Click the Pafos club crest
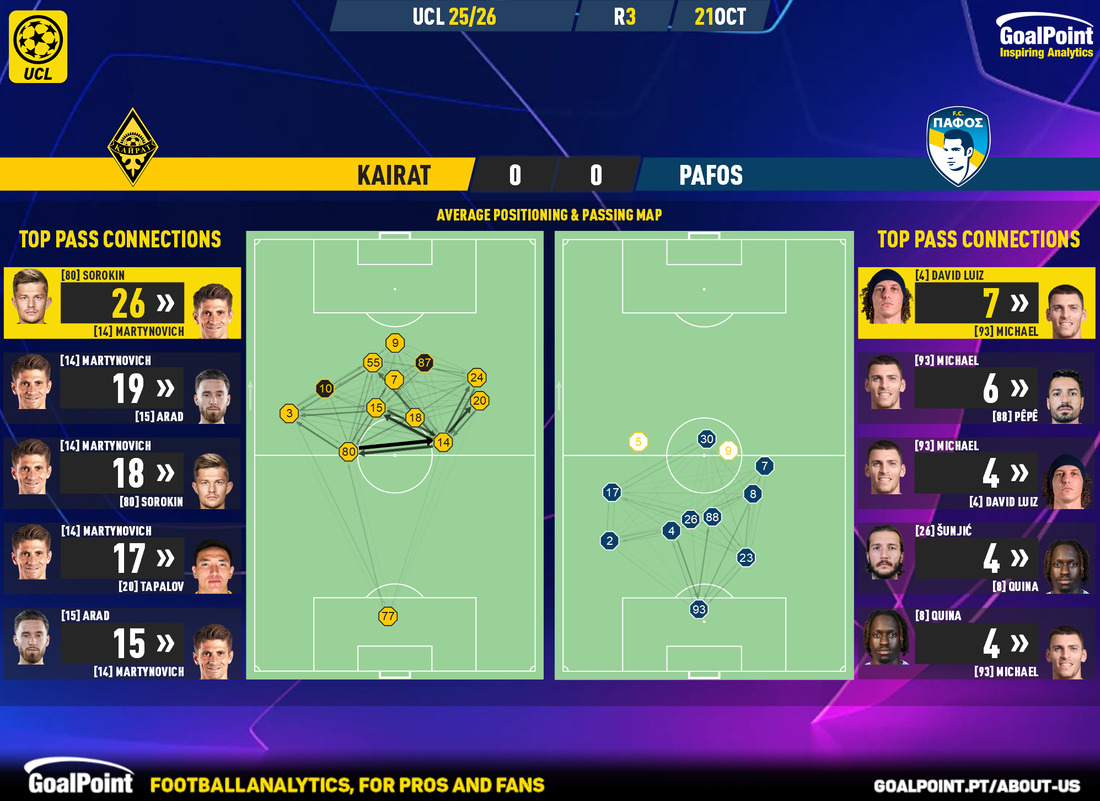 click(x=957, y=147)
